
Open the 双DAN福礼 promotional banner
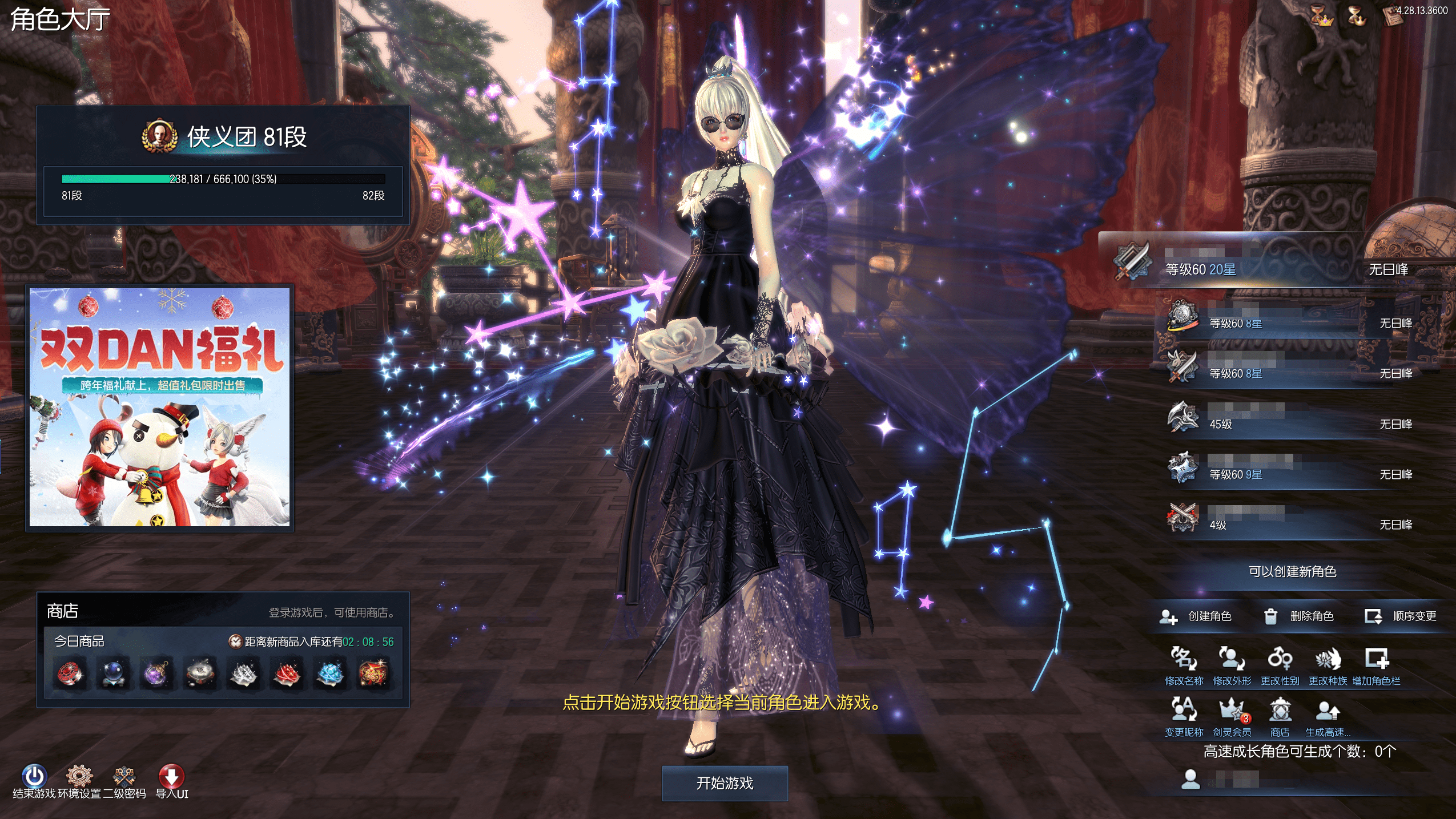[160, 407]
